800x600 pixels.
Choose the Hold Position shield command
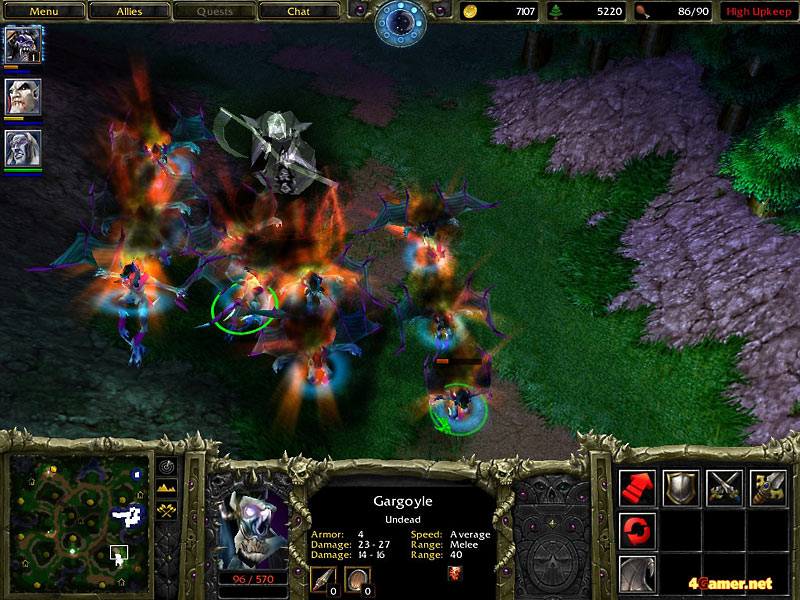click(x=681, y=487)
